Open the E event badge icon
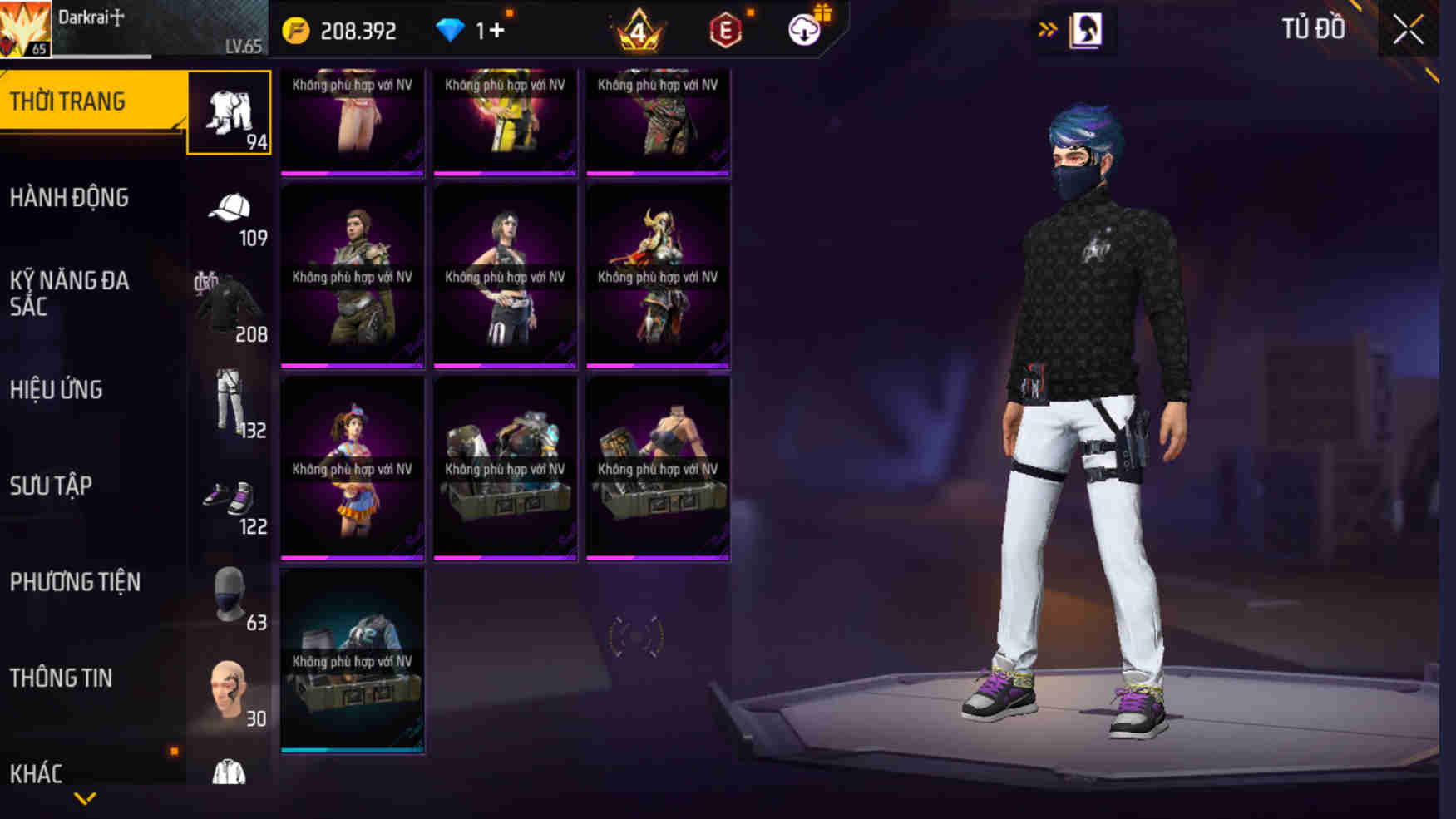1456x819 pixels. coord(725,31)
